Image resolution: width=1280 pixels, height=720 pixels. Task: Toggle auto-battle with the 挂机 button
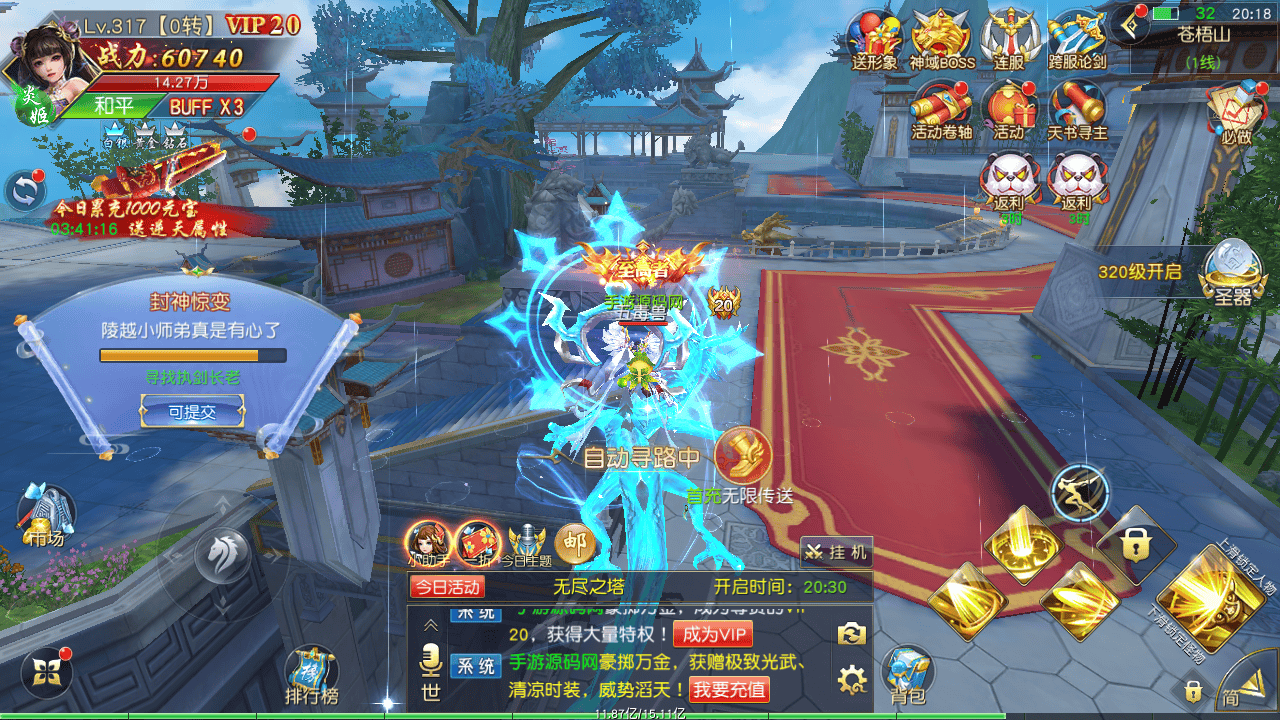(x=837, y=552)
